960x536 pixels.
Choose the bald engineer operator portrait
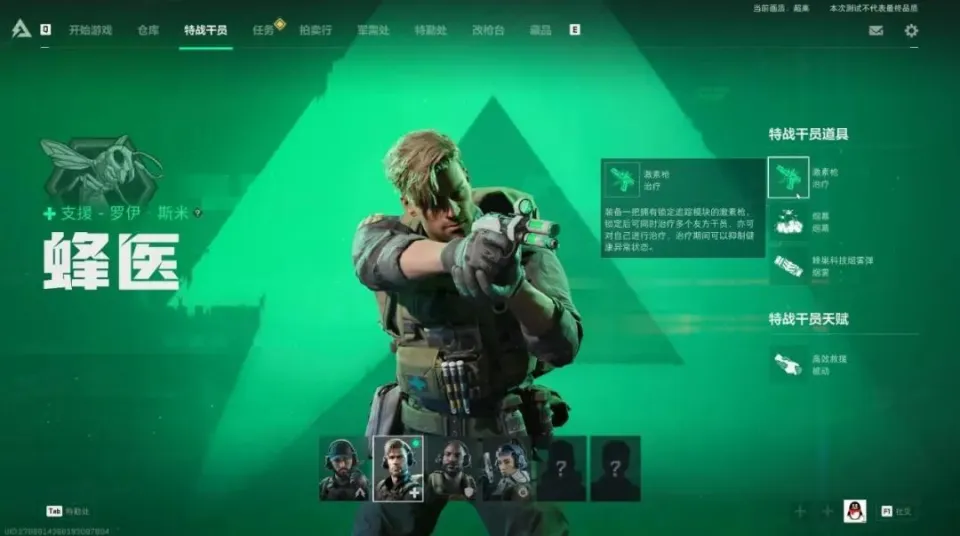tap(451, 468)
